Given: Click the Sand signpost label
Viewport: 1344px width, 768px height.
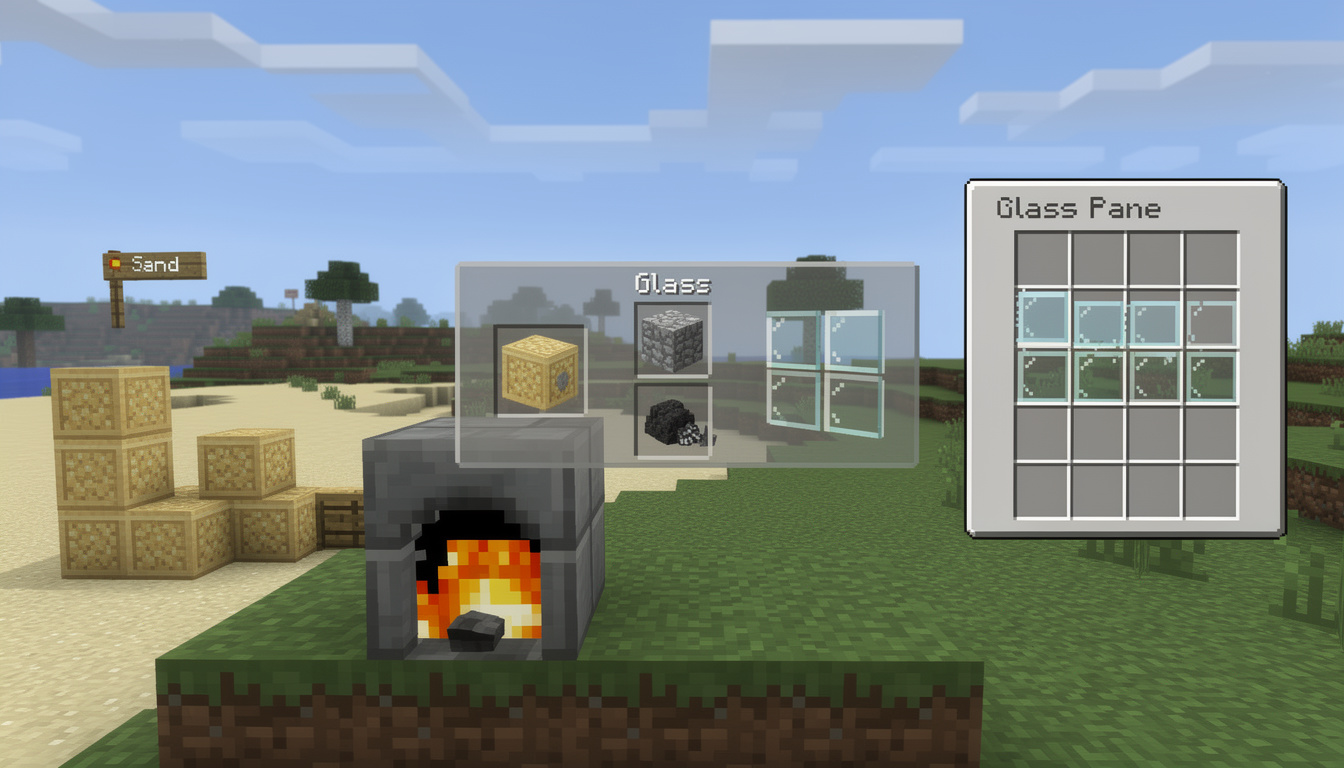Looking at the screenshot, I should (155, 264).
